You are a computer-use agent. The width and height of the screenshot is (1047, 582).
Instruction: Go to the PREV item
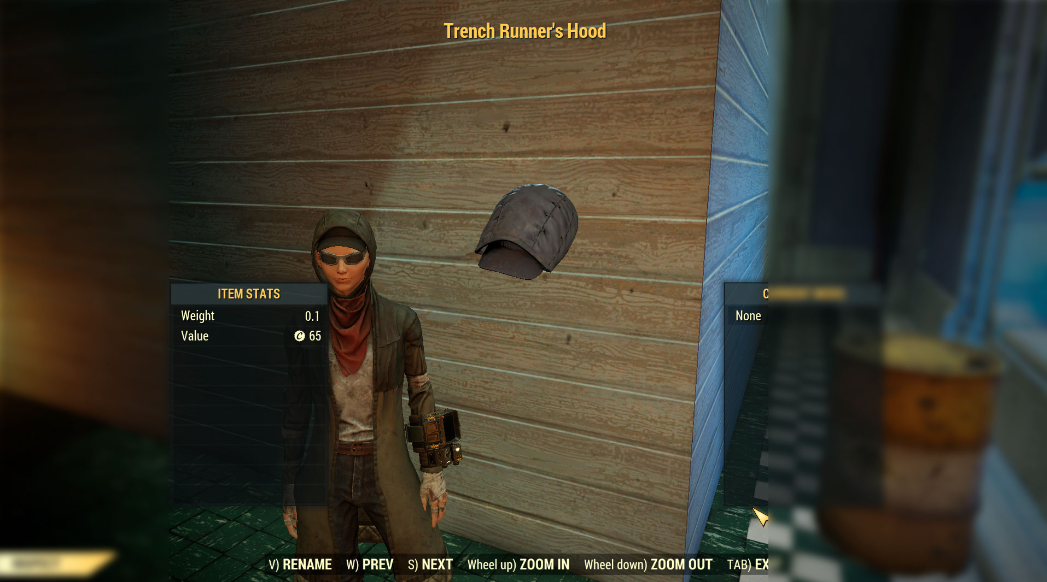coord(370,565)
